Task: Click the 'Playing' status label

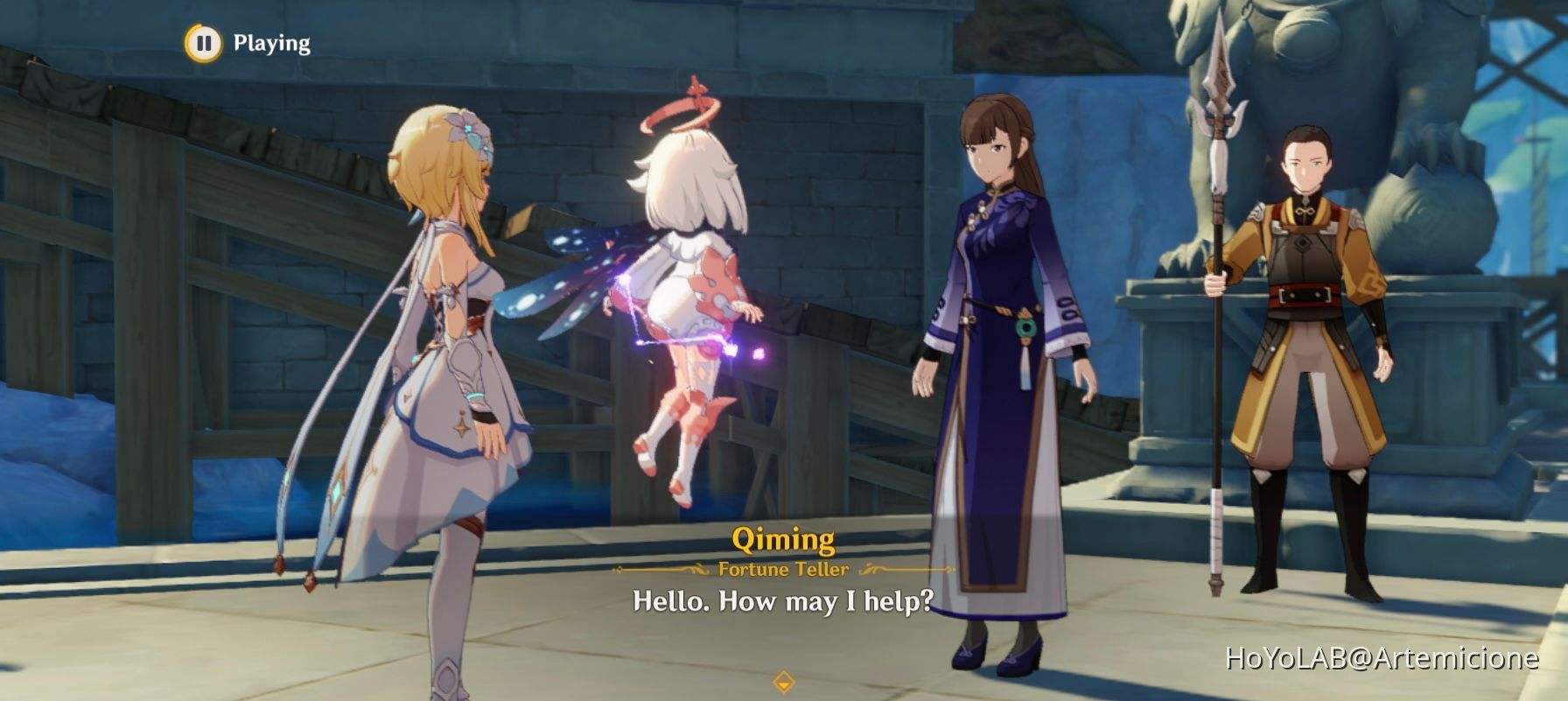Action: point(269,40)
